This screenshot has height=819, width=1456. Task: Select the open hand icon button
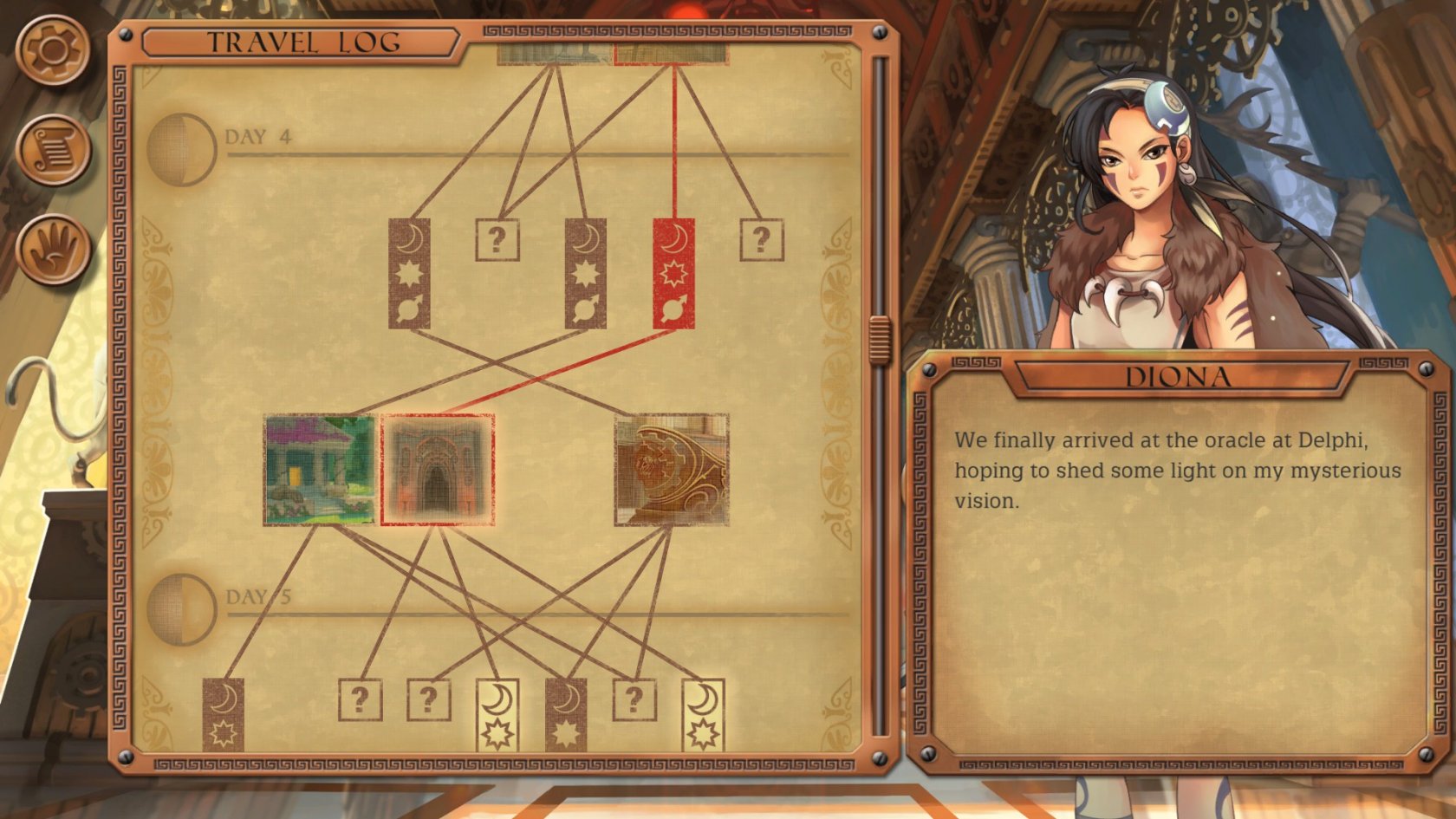pos(54,250)
